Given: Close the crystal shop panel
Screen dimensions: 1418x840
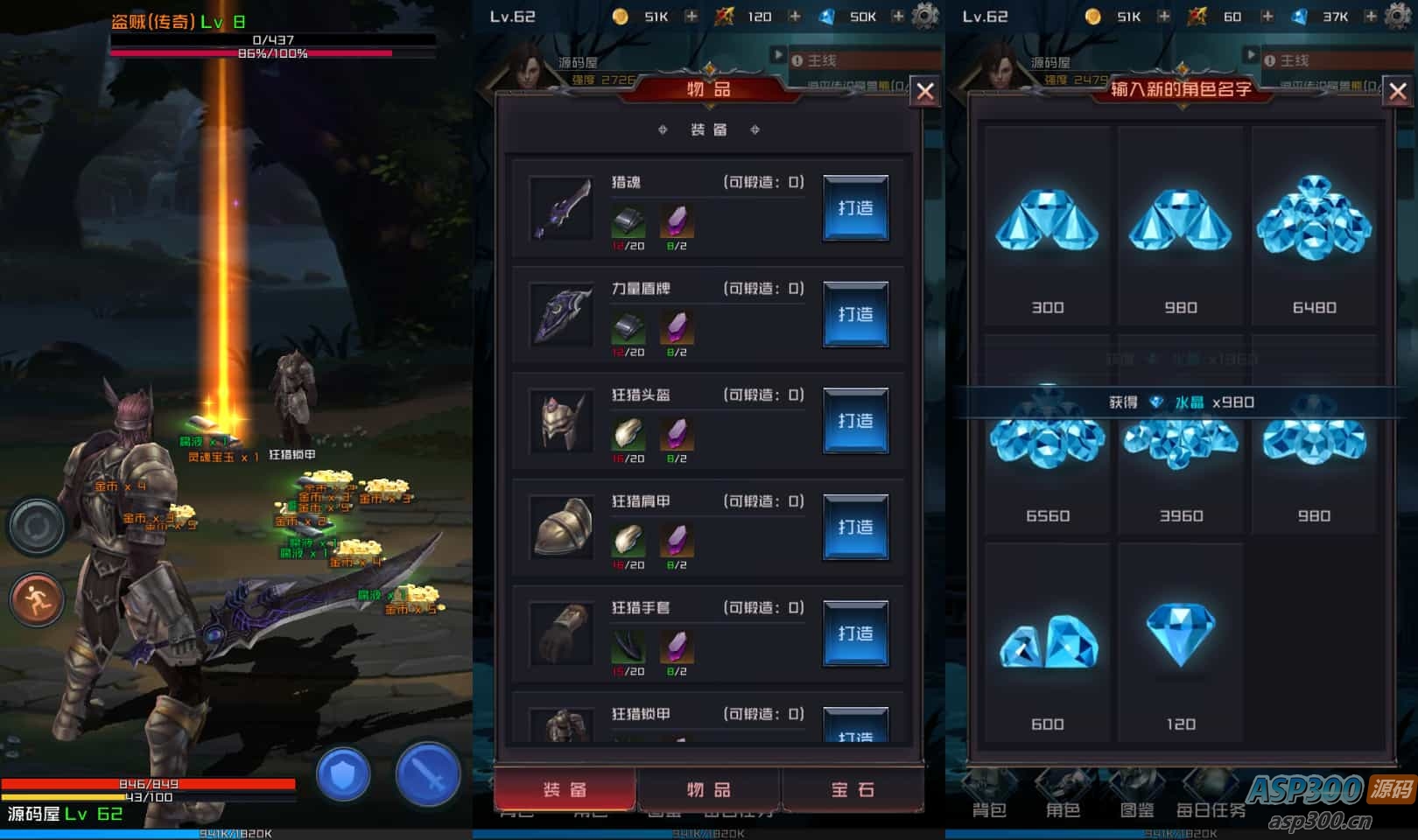Looking at the screenshot, I should pyautogui.click(x=1397, y=91).
